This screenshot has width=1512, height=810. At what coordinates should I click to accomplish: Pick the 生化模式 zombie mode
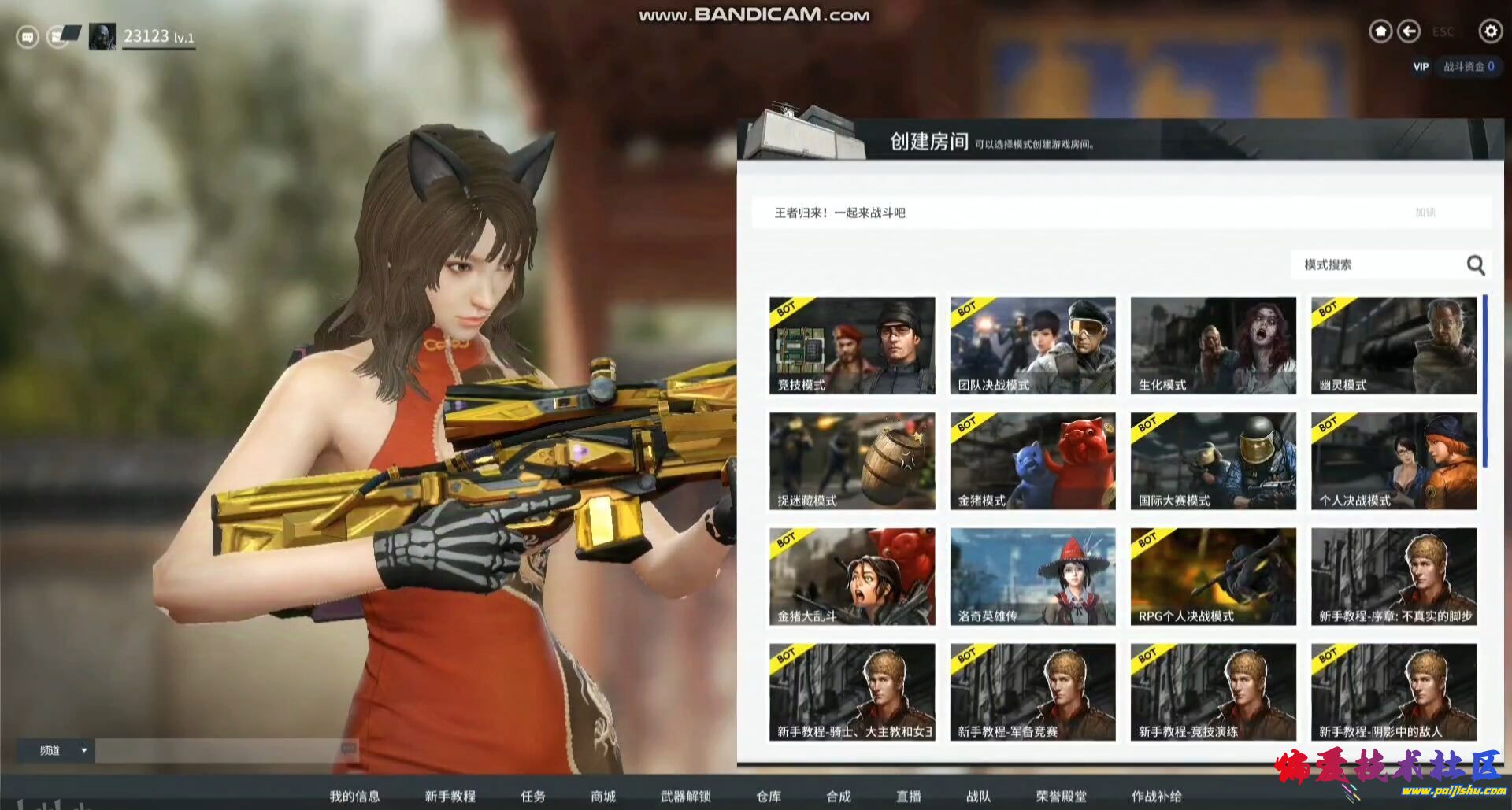point(1213,345)
